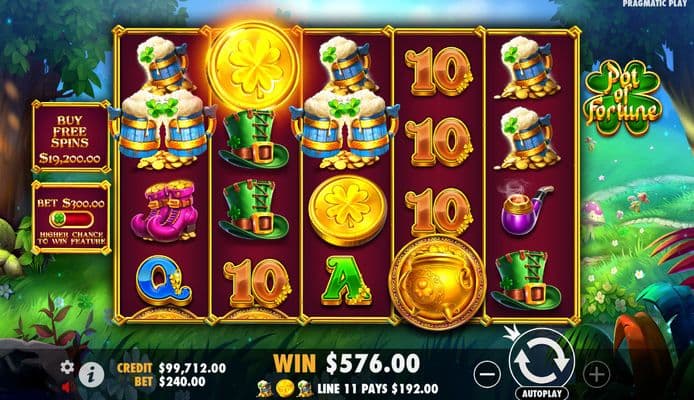Show the game information page
This screenshot has height=400, width=694.
click(x=92, y=374)
